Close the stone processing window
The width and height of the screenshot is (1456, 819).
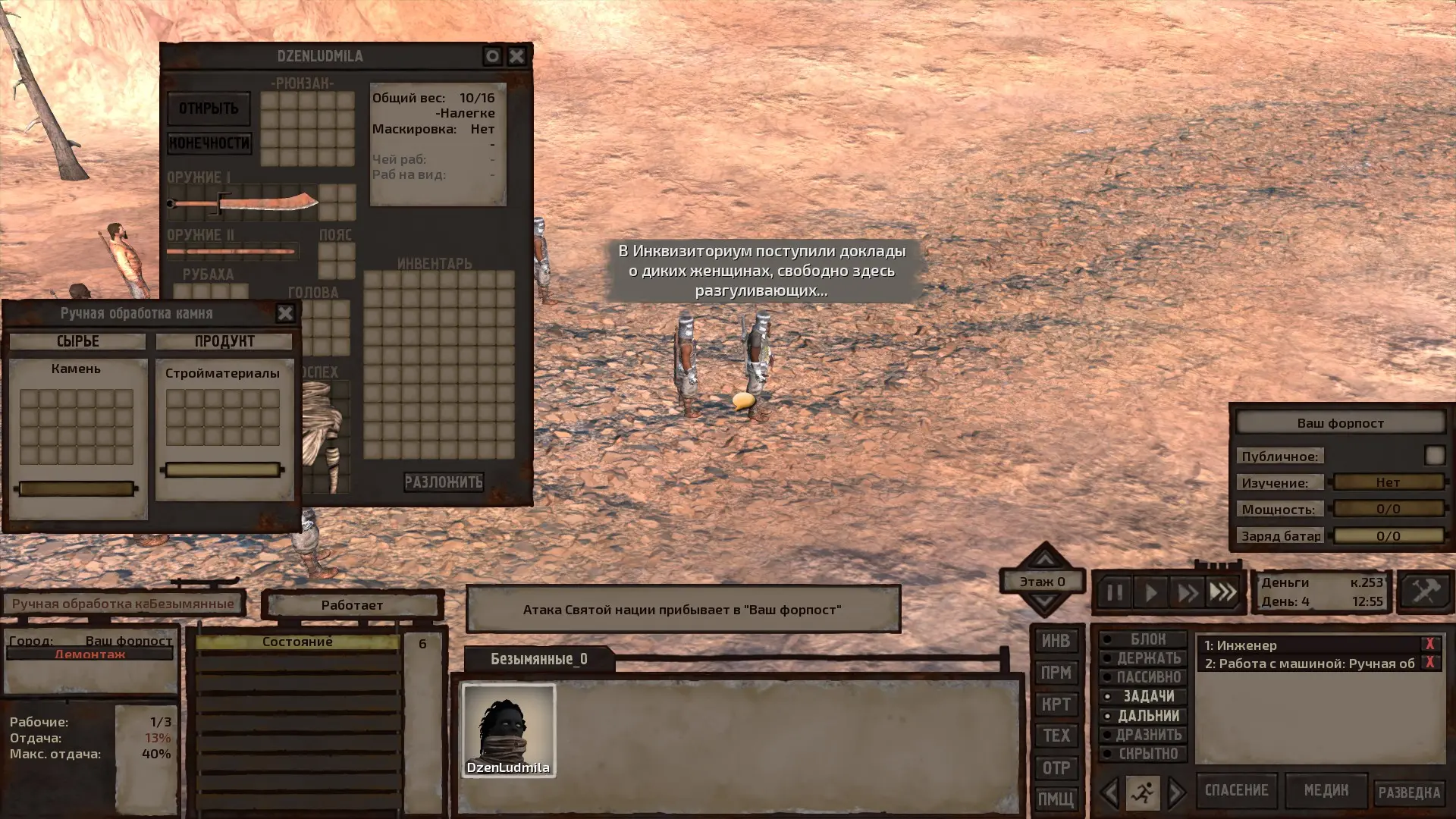(x=285, y=313)
